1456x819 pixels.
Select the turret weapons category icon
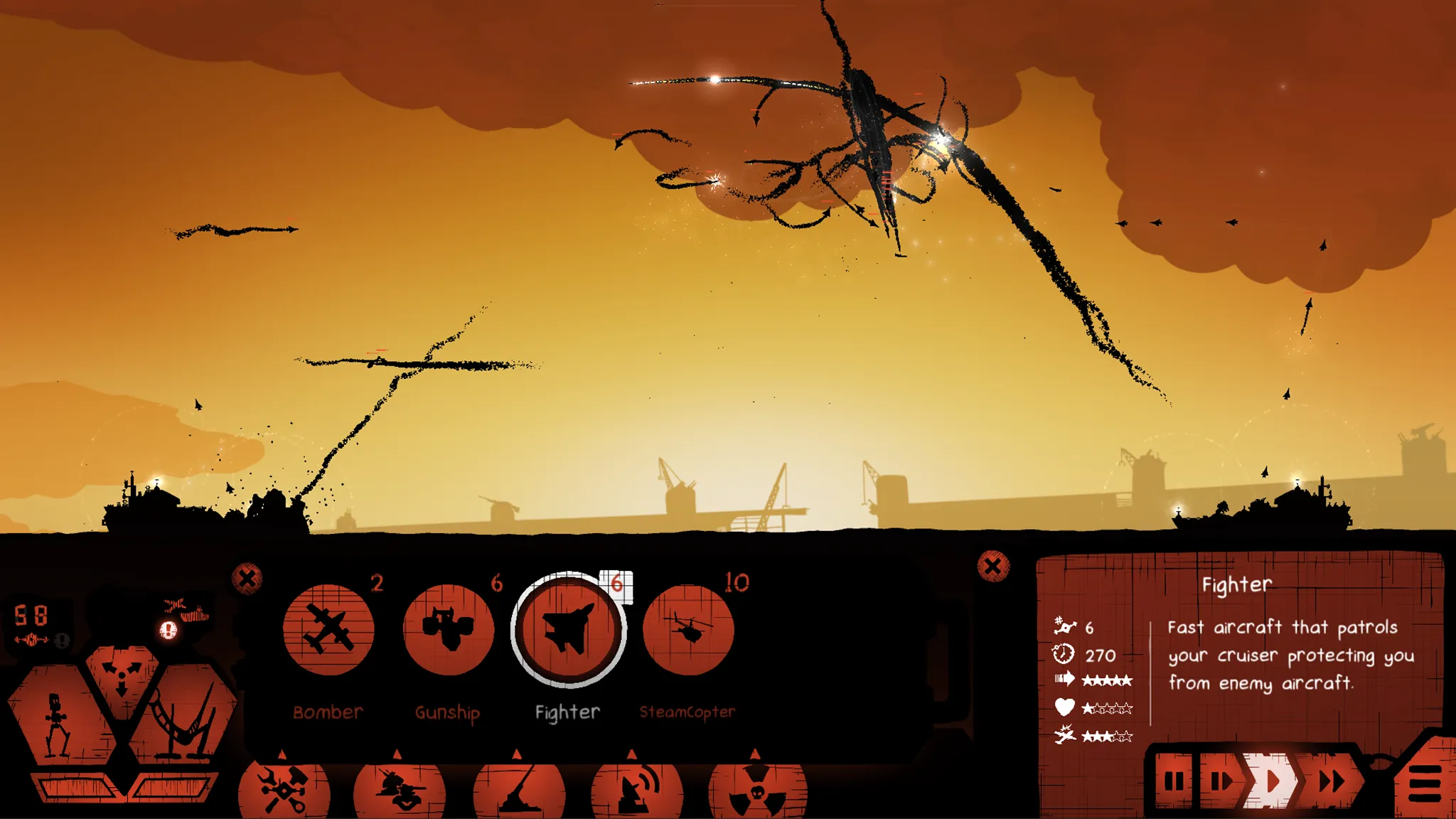(398, 789)
